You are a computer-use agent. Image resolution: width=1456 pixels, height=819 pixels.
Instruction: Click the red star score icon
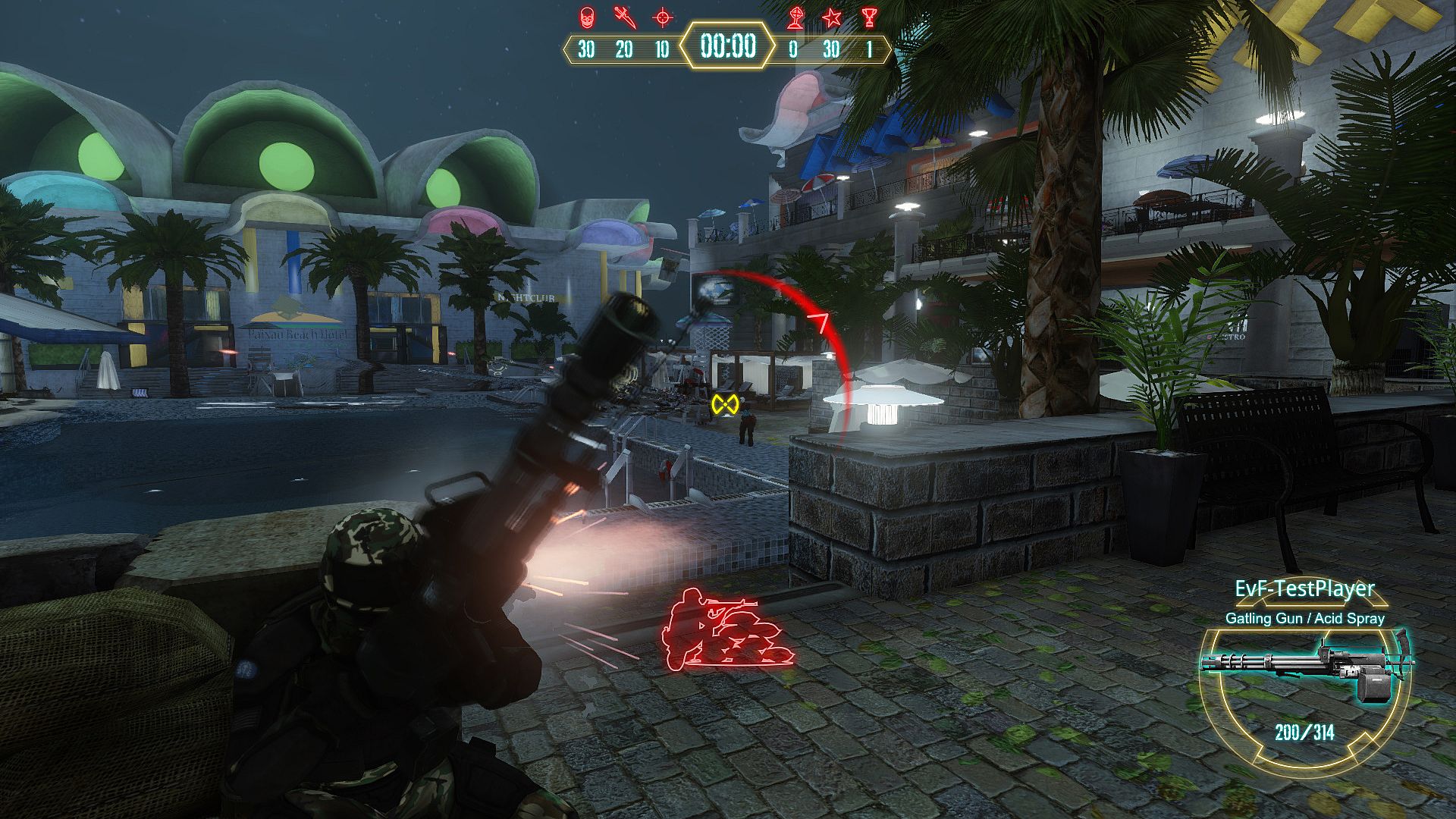pos(832,17)
